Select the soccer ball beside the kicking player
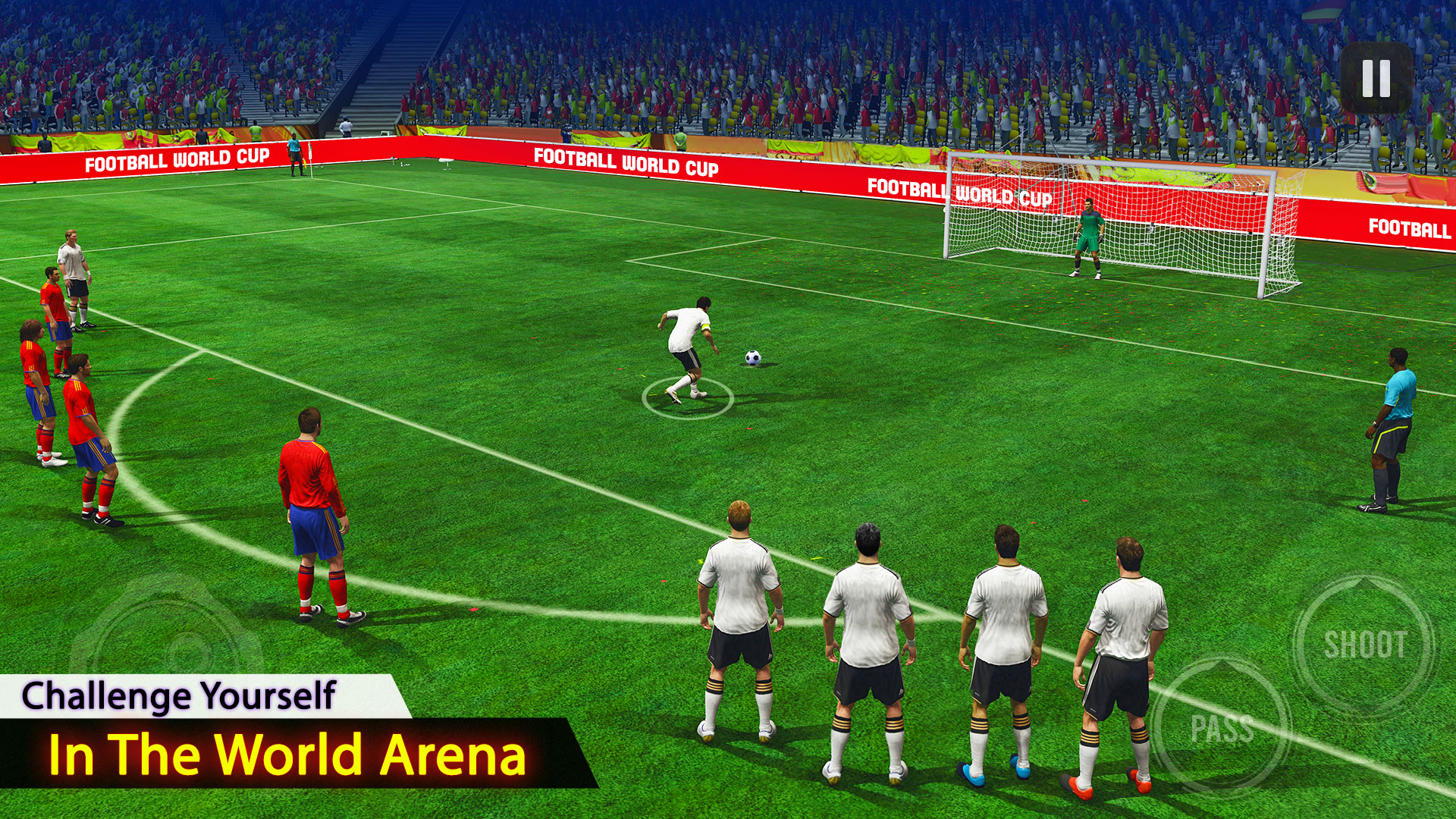1456x819 pixels. point(753,356)
